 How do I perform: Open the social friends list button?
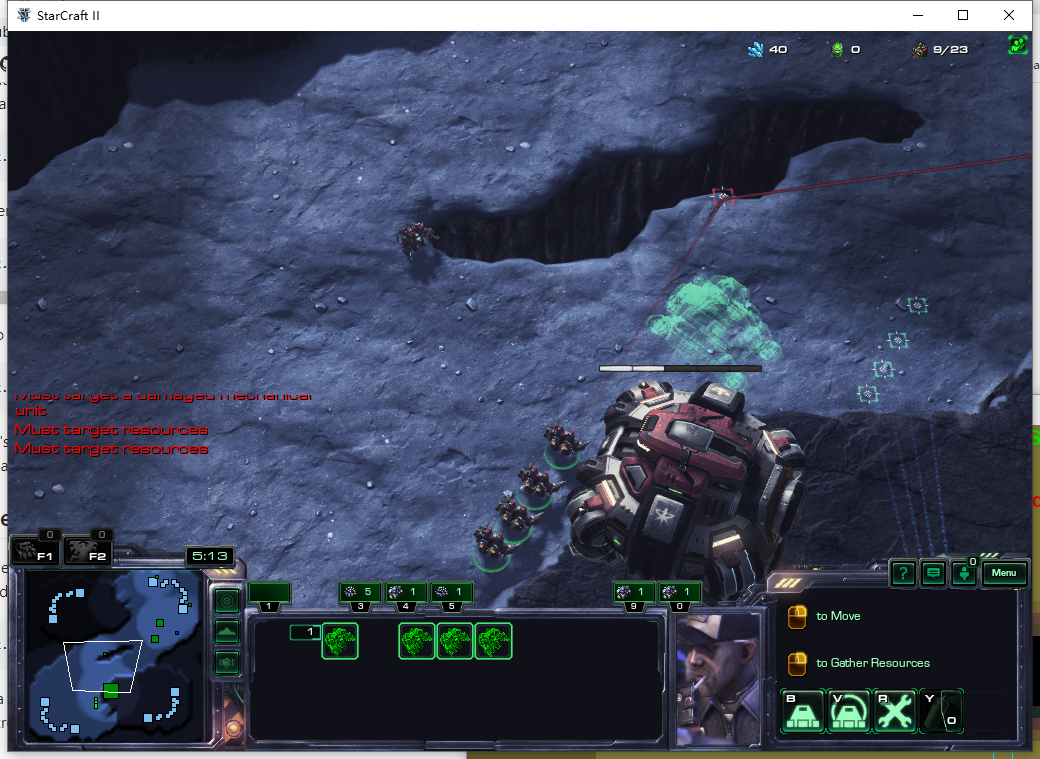click(964, 574)
